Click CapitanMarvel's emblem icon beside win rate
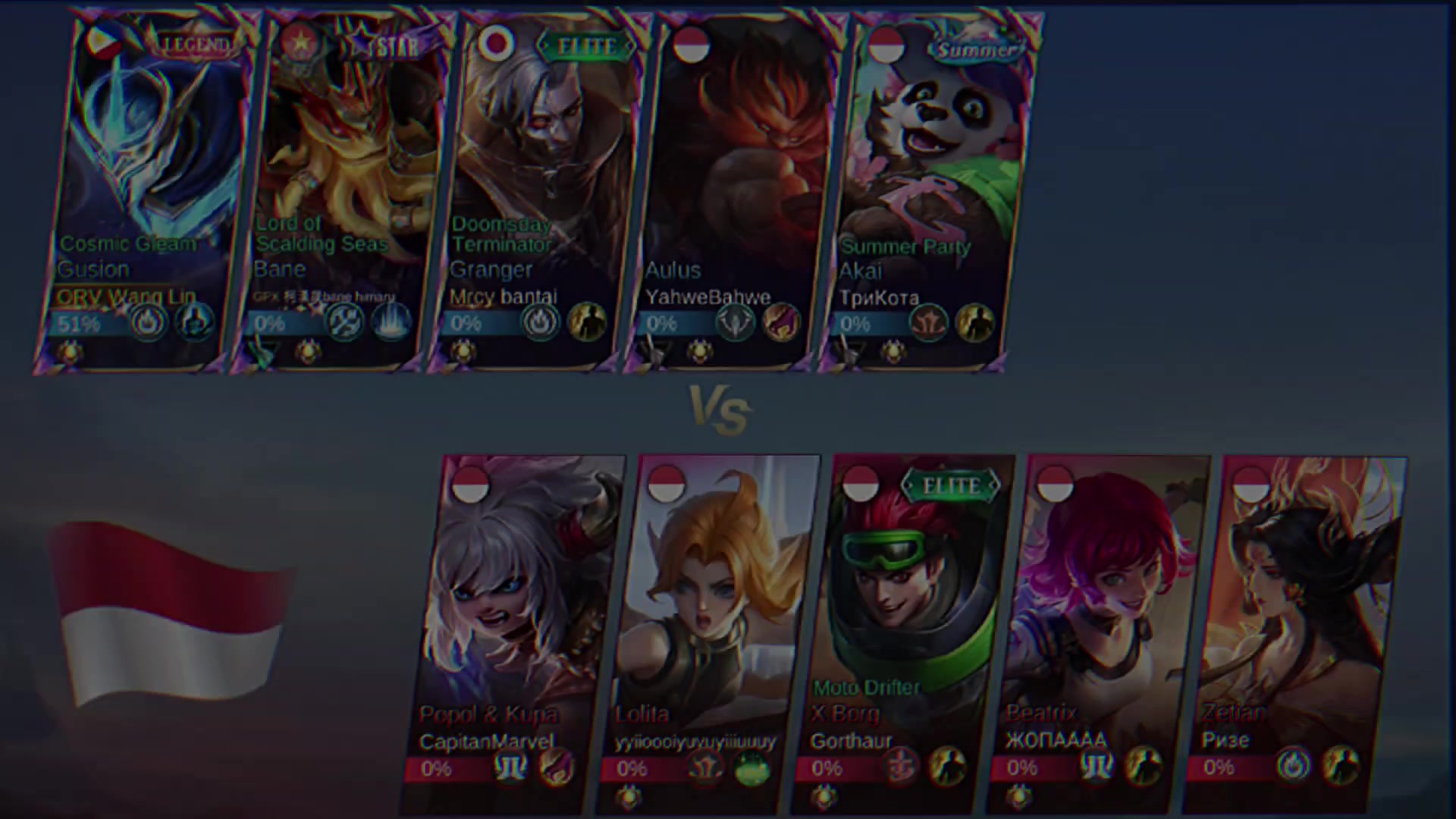Image resolution: width=1456 pixels, height=819 pixels. (510, 768)
